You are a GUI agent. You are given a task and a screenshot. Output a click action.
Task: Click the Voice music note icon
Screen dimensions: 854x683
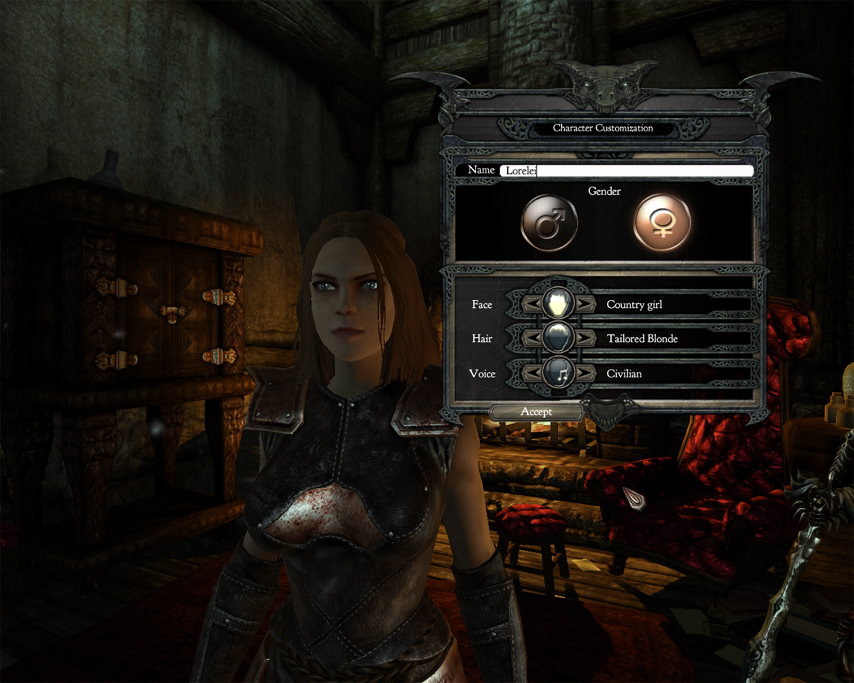(x=558, y=374)
